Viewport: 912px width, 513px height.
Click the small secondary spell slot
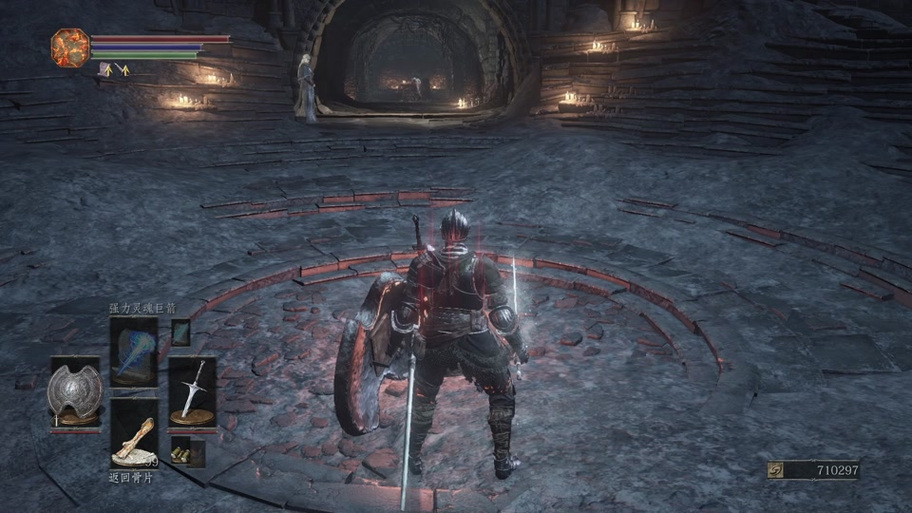(x=180, y=332)
